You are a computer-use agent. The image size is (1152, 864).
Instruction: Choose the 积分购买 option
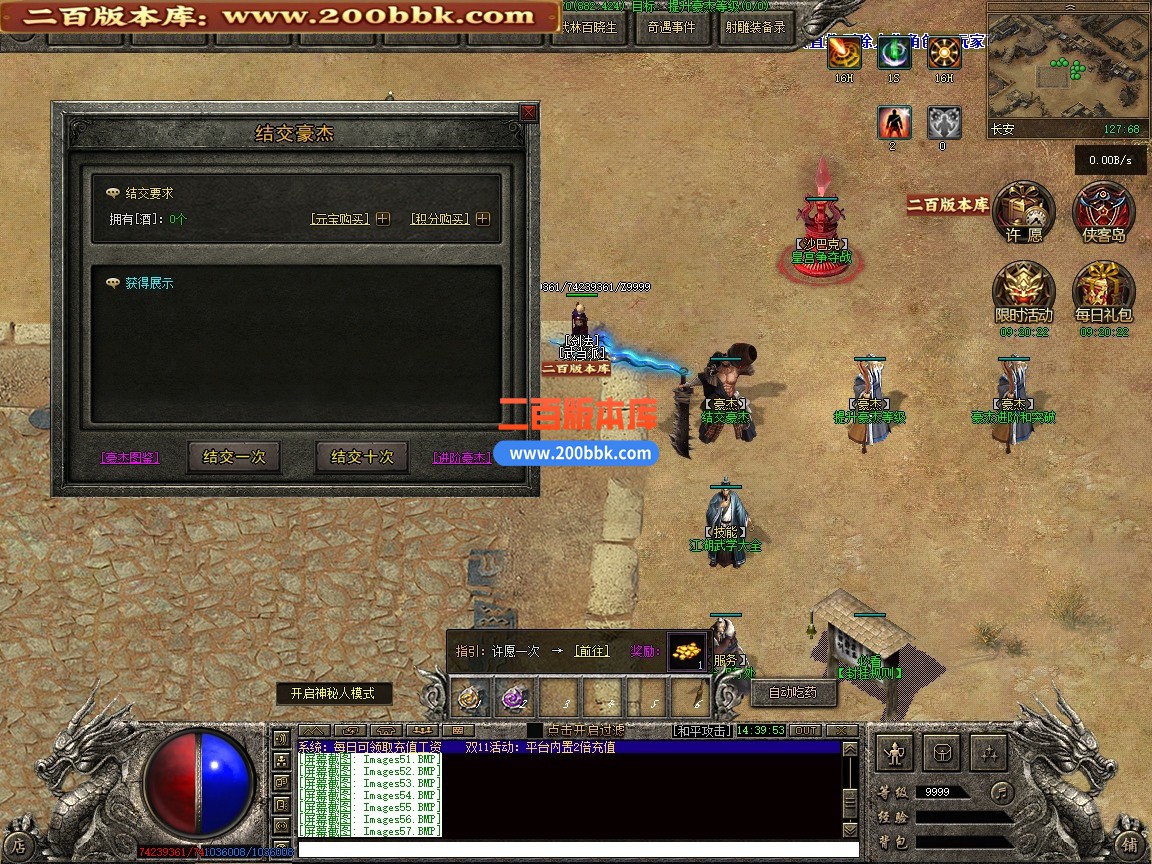[439, 219]
